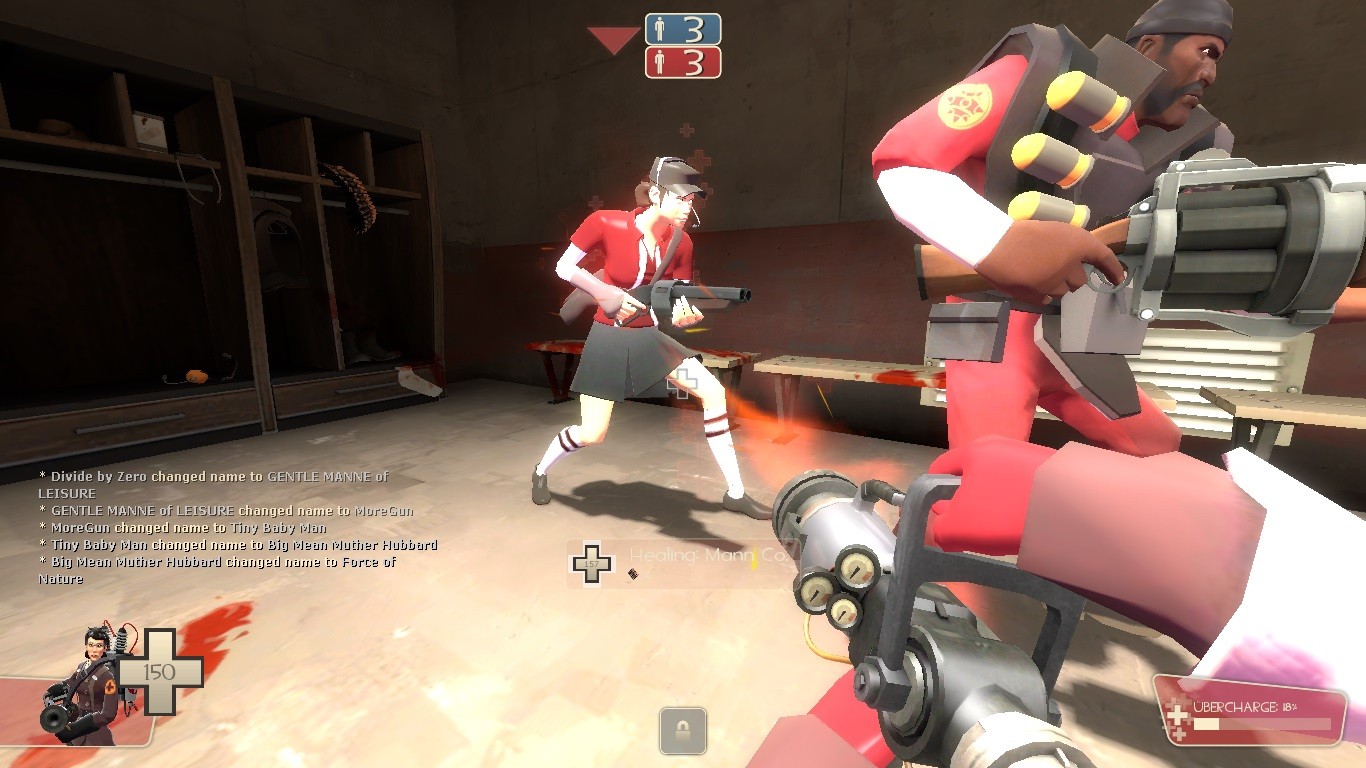Click the white person icon on BLU score
Viewport: 1366px width, 768px height.
coord(659,29)
